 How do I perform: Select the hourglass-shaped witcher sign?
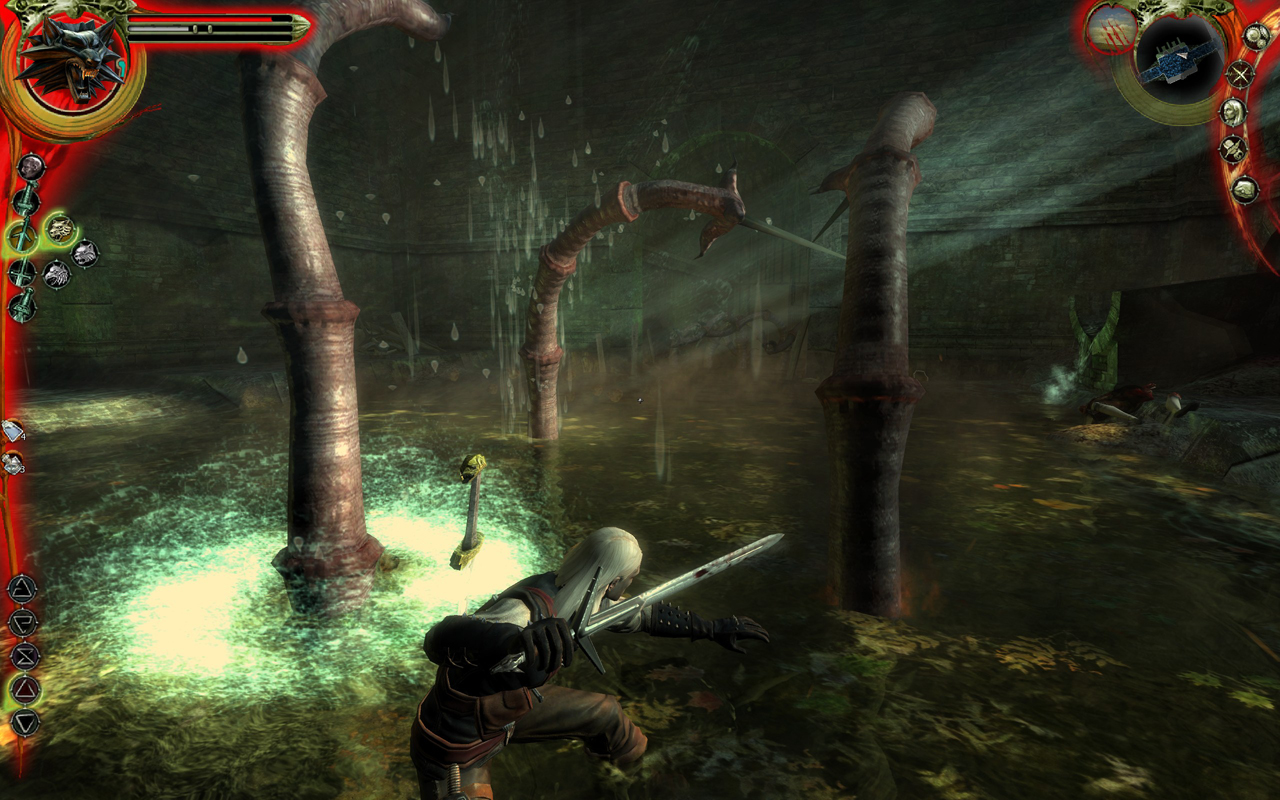pos(24,655)
